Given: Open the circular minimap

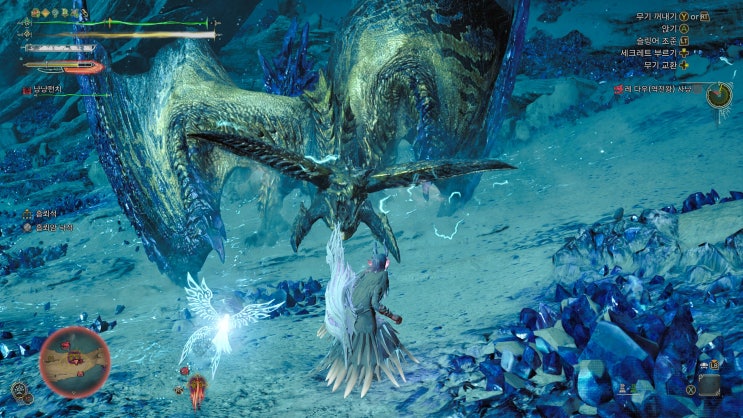Looking at the screenshot, I should [x=73, y=361].
